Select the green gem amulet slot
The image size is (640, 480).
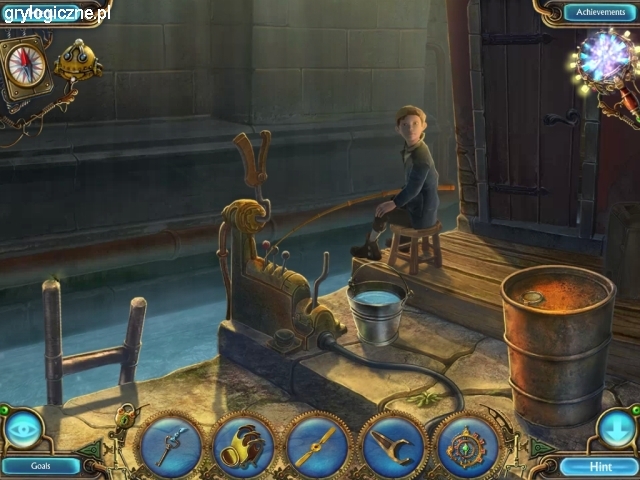(467, 445)
